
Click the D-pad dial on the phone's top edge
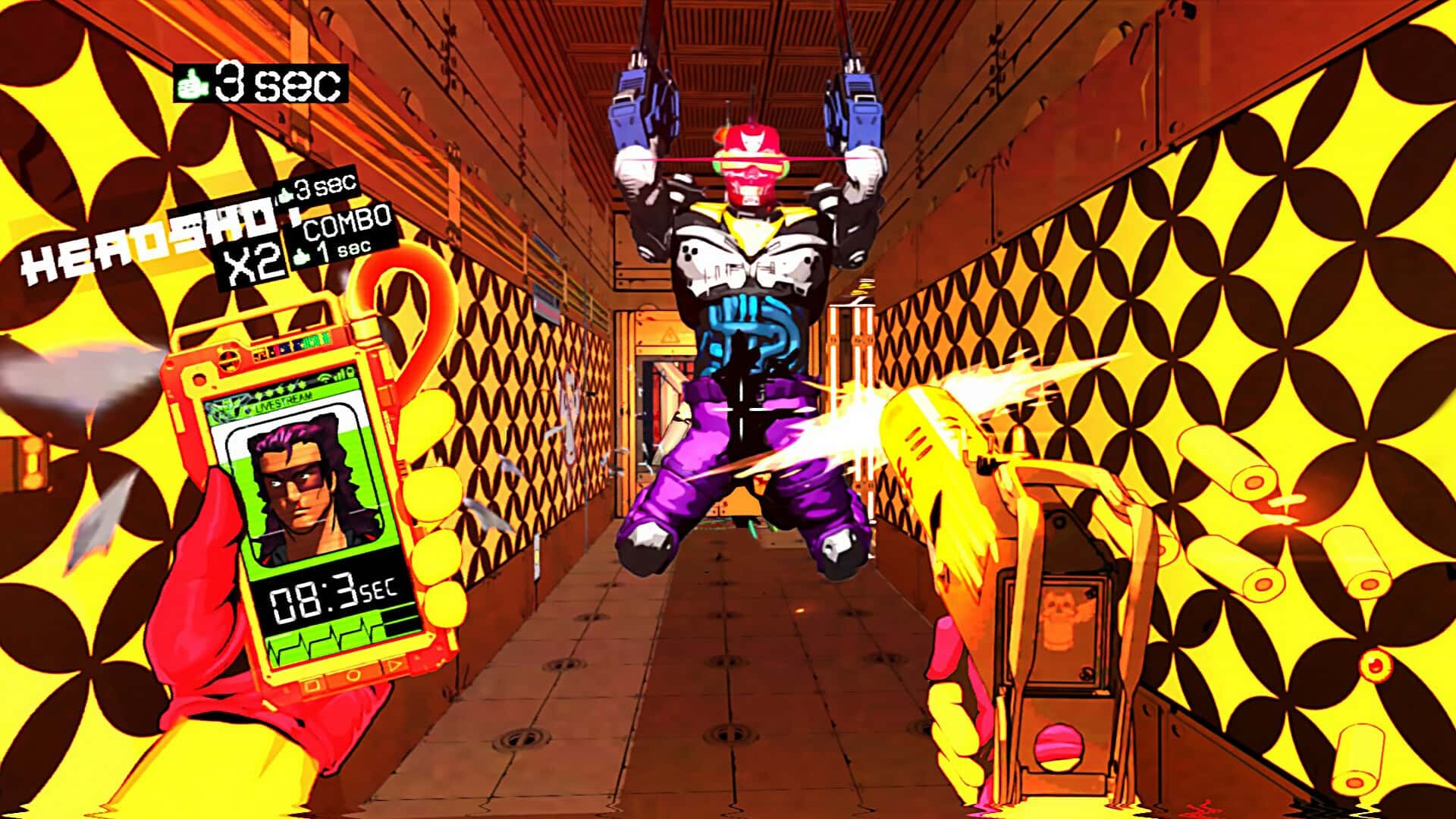point(229,360)
